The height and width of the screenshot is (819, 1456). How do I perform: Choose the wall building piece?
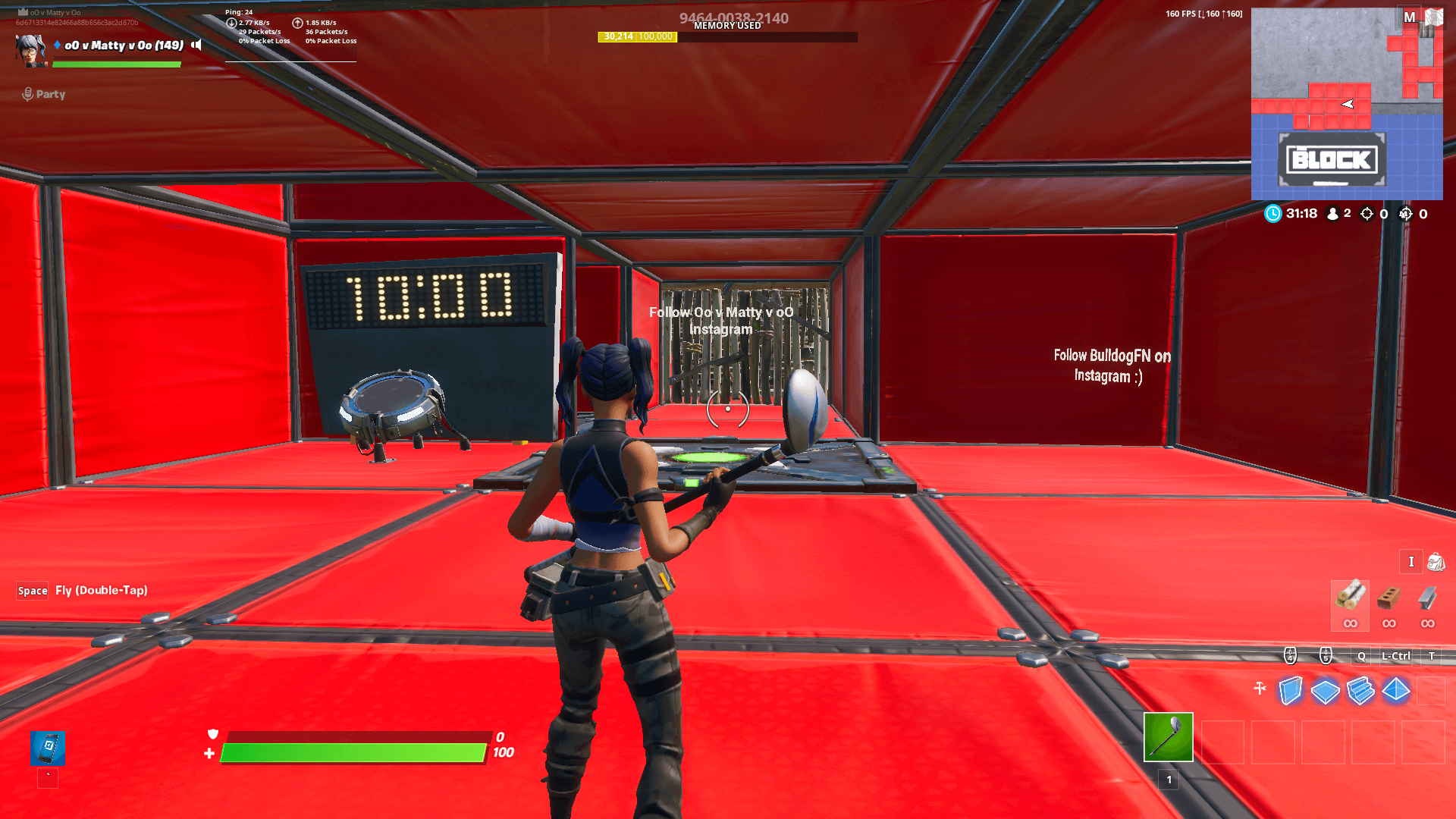(x=1290, y=690)
